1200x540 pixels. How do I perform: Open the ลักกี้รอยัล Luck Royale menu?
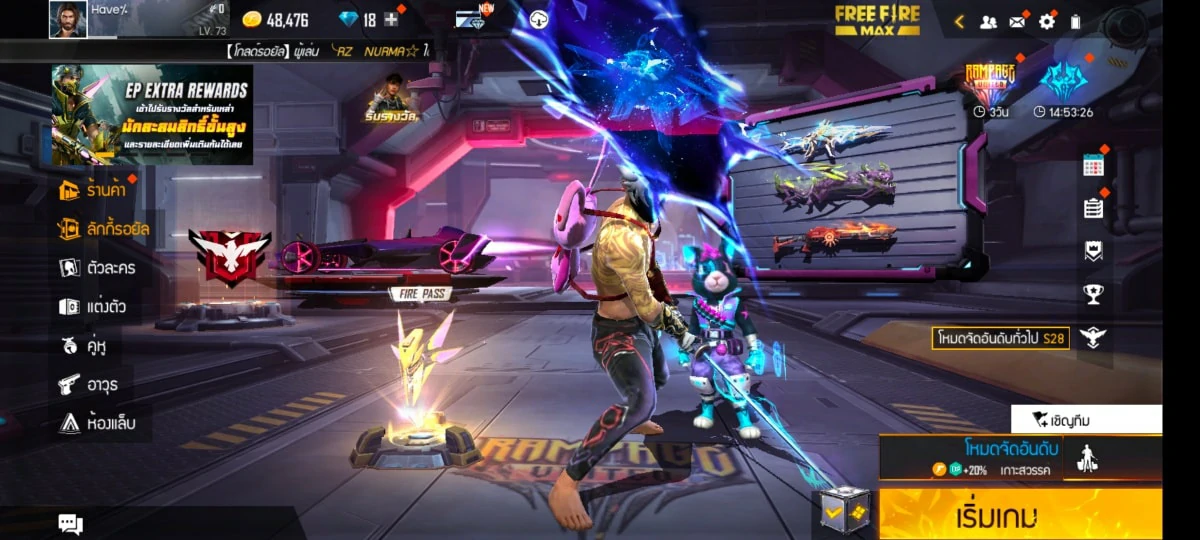click(104, 229)
